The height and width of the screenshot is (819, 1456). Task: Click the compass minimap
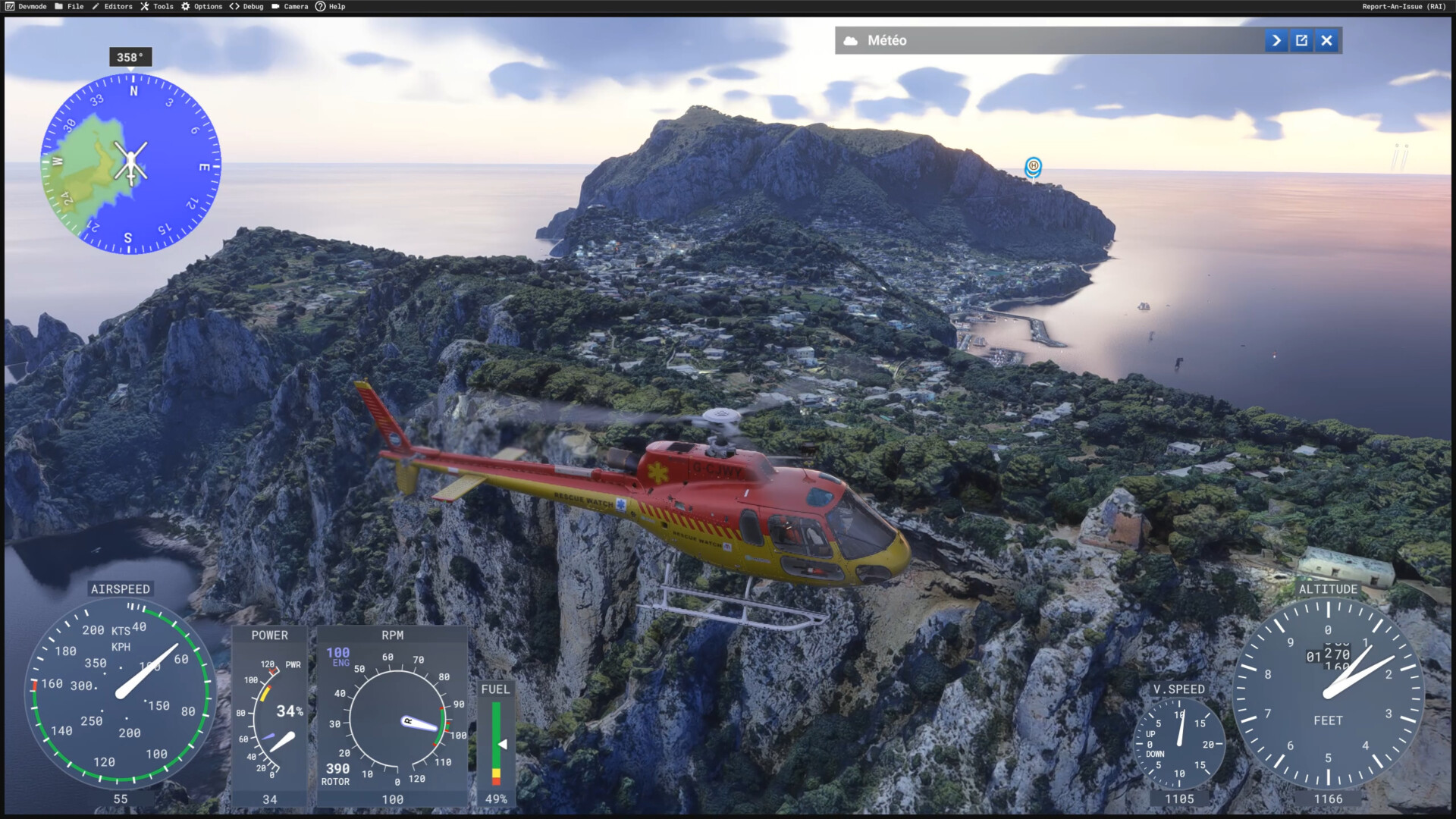[130, 163]
